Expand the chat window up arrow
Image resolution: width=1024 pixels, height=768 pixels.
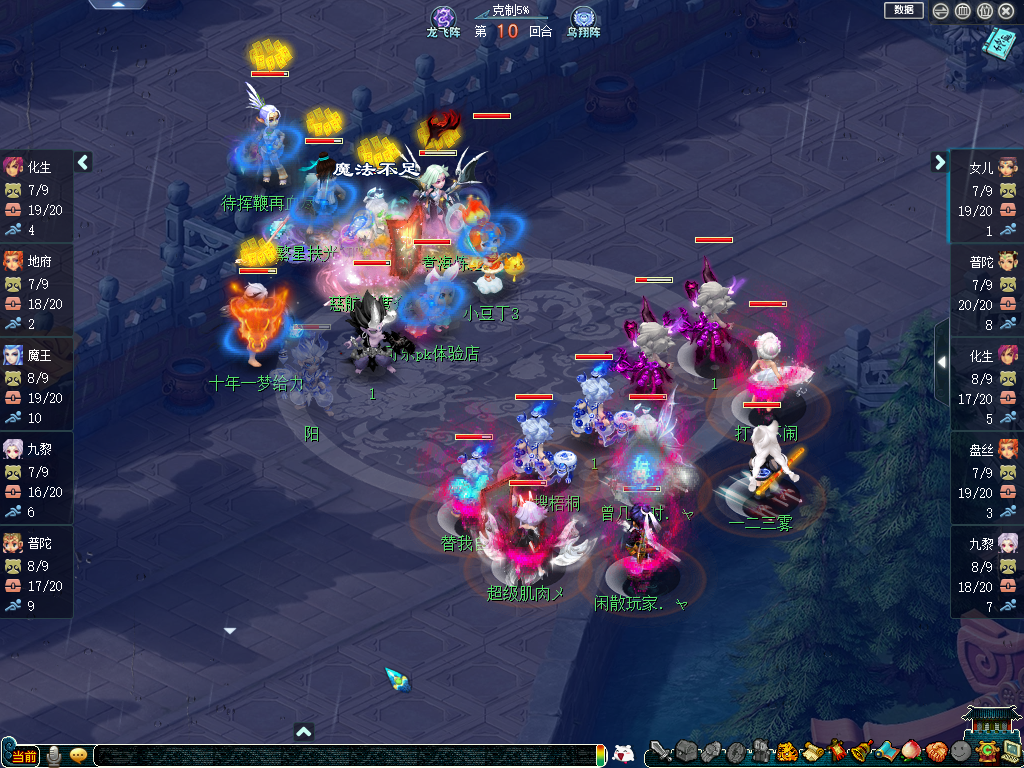click(x=305, y=731)
